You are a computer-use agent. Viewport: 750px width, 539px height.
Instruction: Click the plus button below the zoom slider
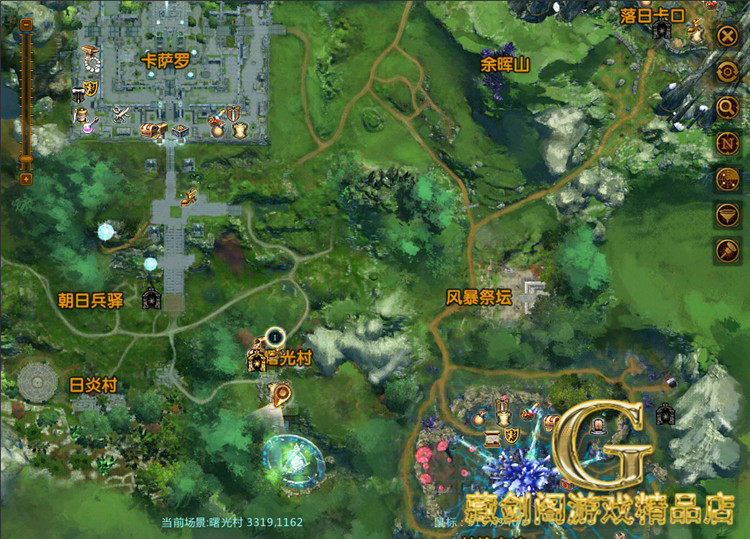(x=26, y=179)
